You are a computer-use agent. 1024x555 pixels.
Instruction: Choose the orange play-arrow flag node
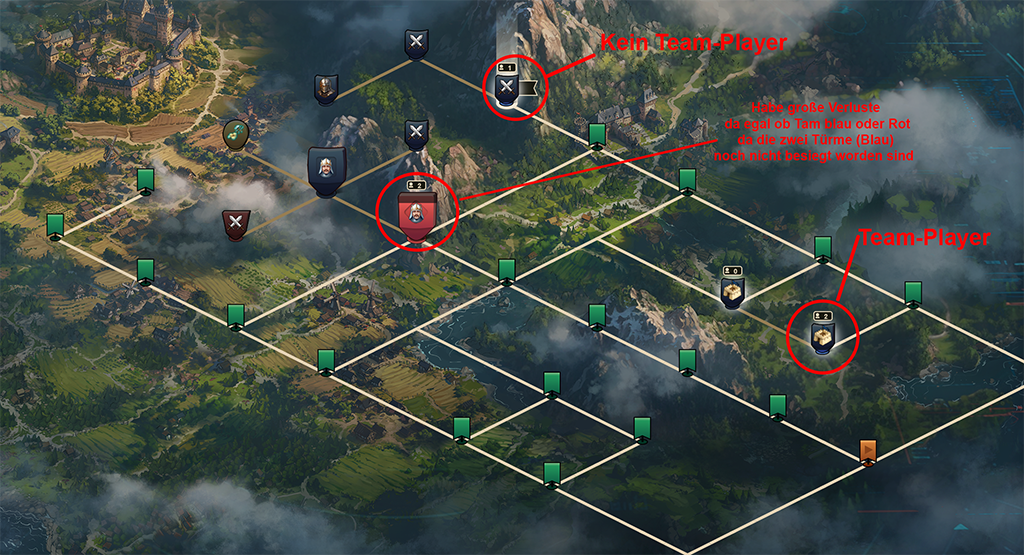coord(868,452)
